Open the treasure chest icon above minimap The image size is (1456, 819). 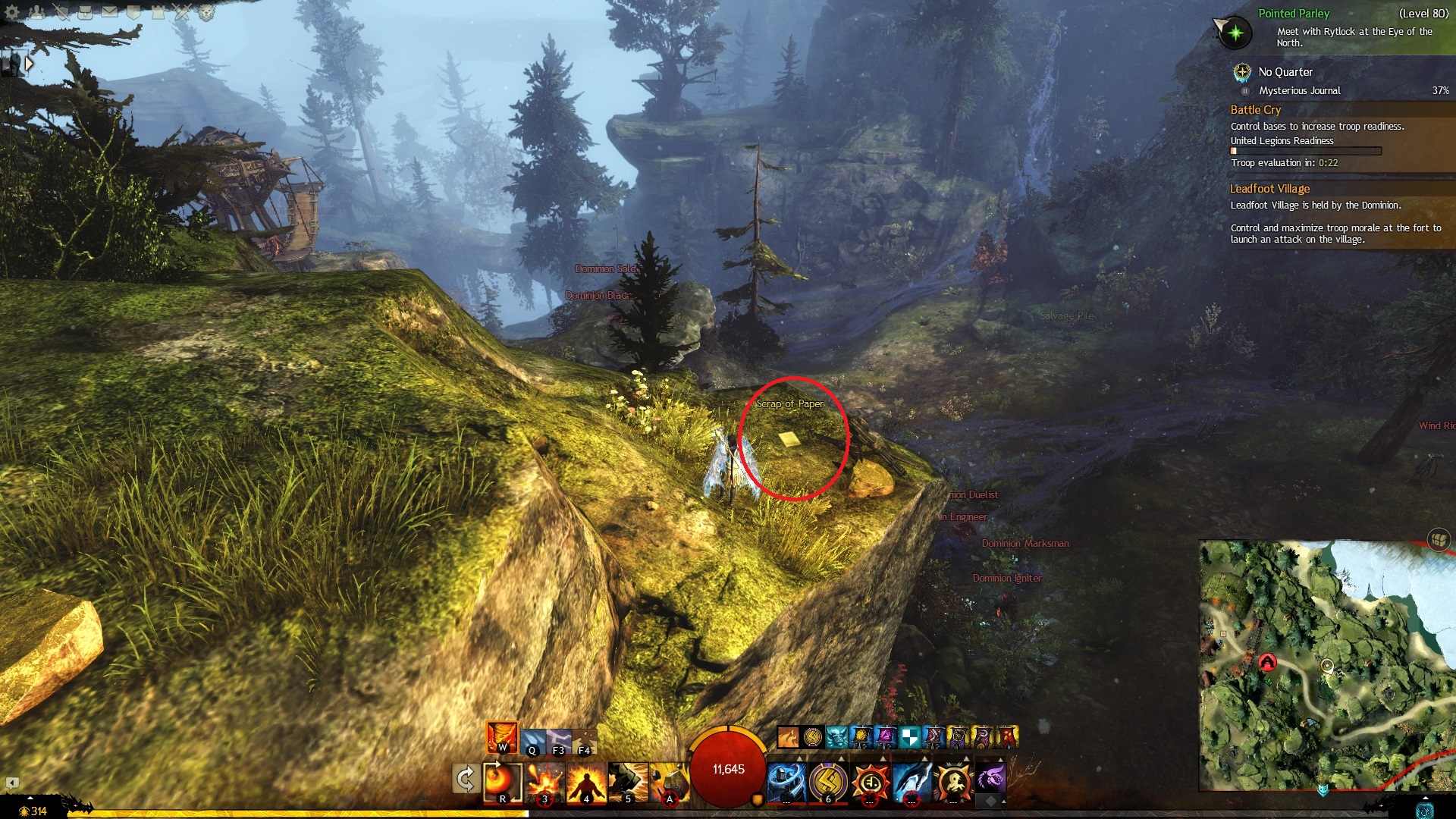tap(1439, 539)
